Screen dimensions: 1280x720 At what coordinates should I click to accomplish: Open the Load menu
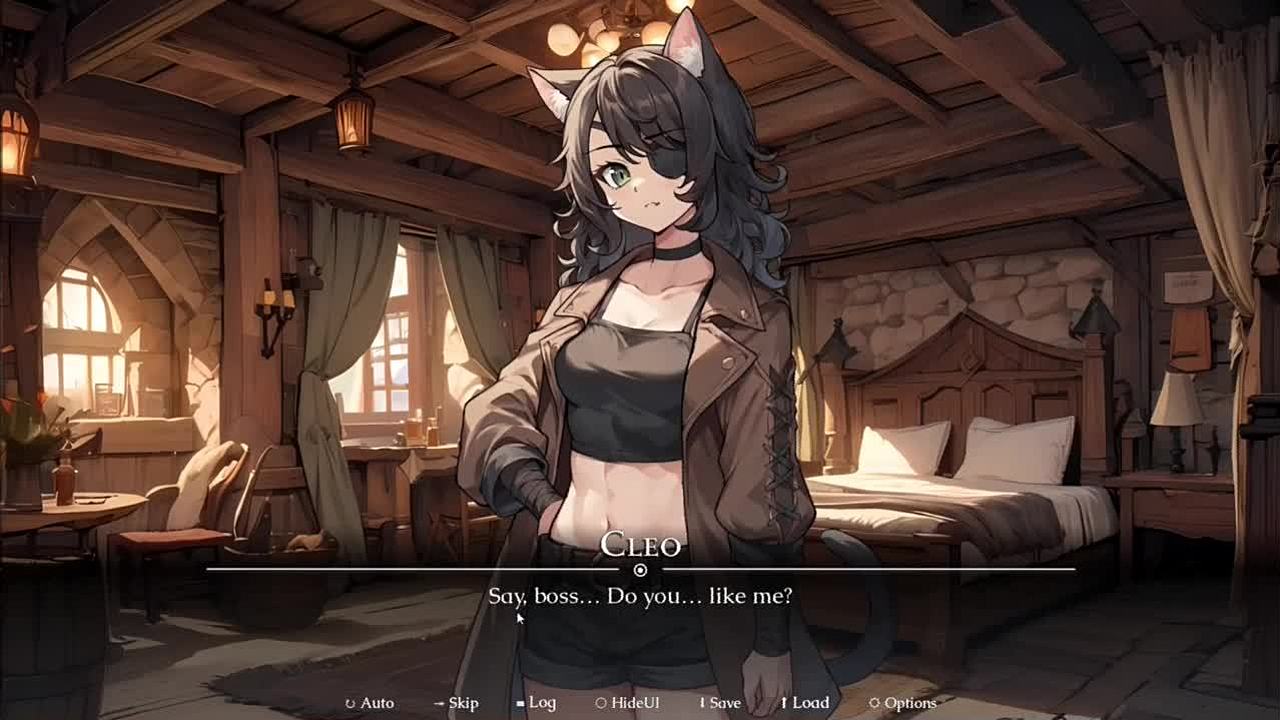pos(805,703)
